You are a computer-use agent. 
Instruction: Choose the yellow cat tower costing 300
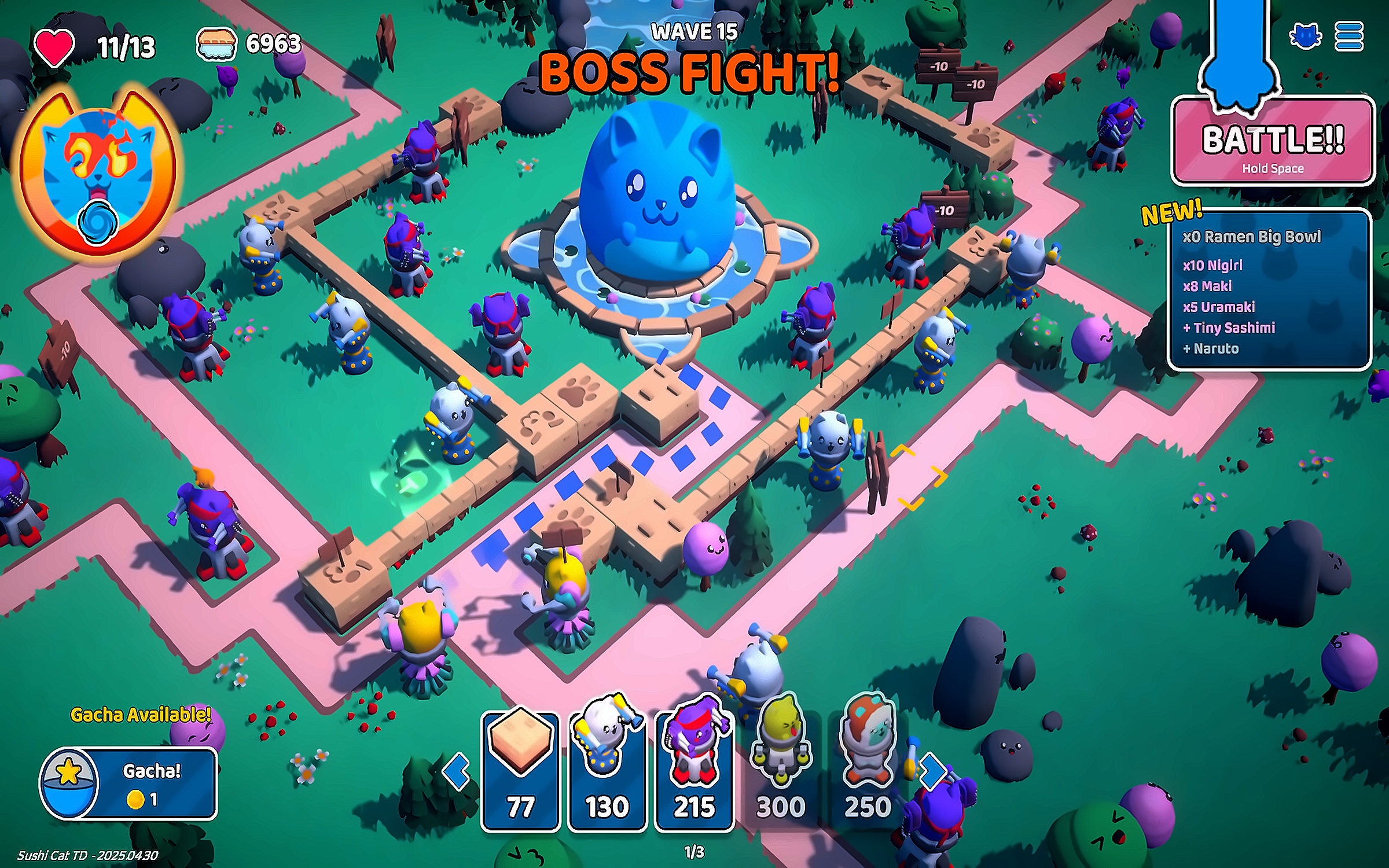781,771
